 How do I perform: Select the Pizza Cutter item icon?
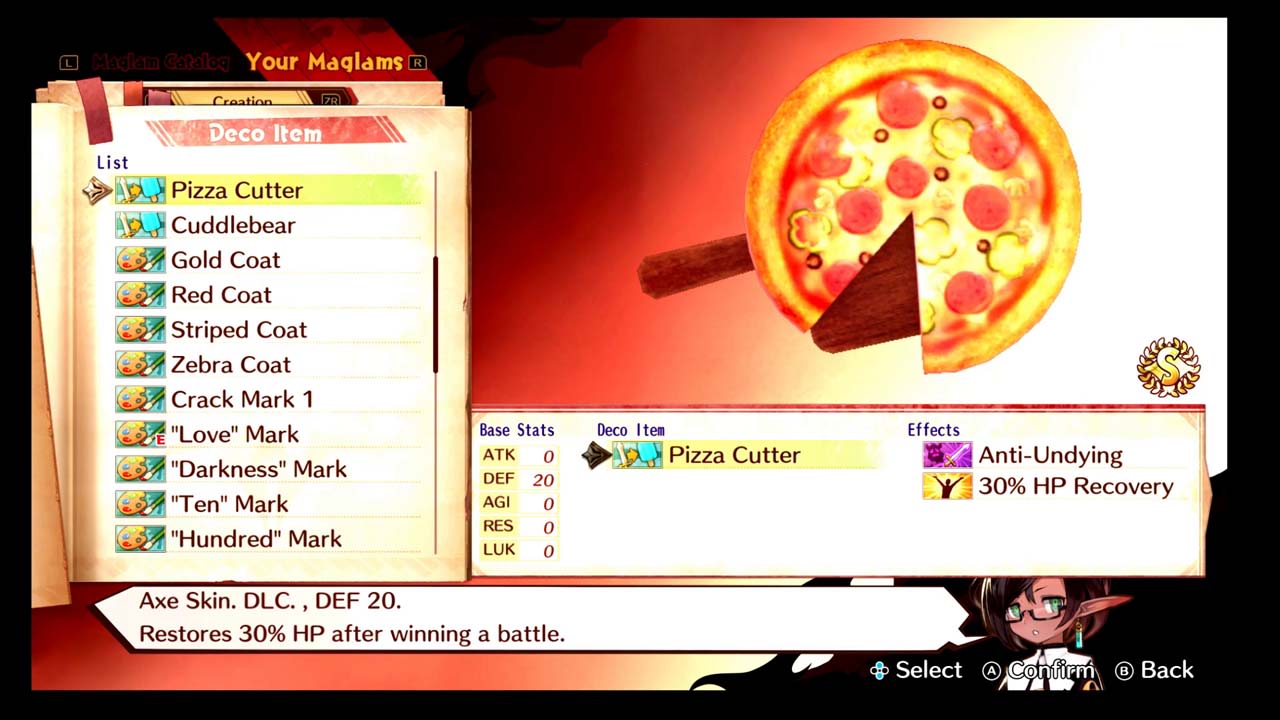pyautogui.click(x=140, y=190)
